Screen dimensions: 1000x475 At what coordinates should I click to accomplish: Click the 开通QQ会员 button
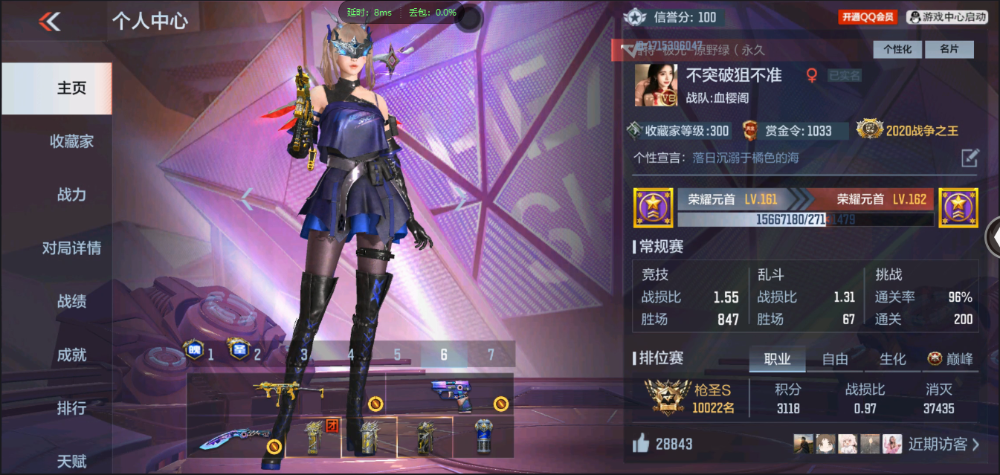pyautogui.click(x=867, y=17)
